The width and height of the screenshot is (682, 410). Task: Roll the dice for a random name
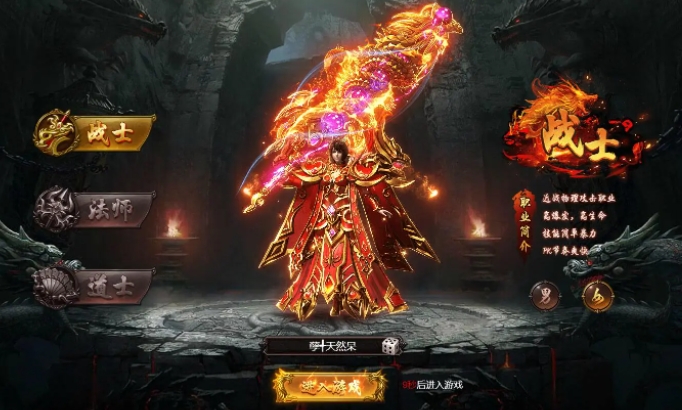[x=391, y=346]
